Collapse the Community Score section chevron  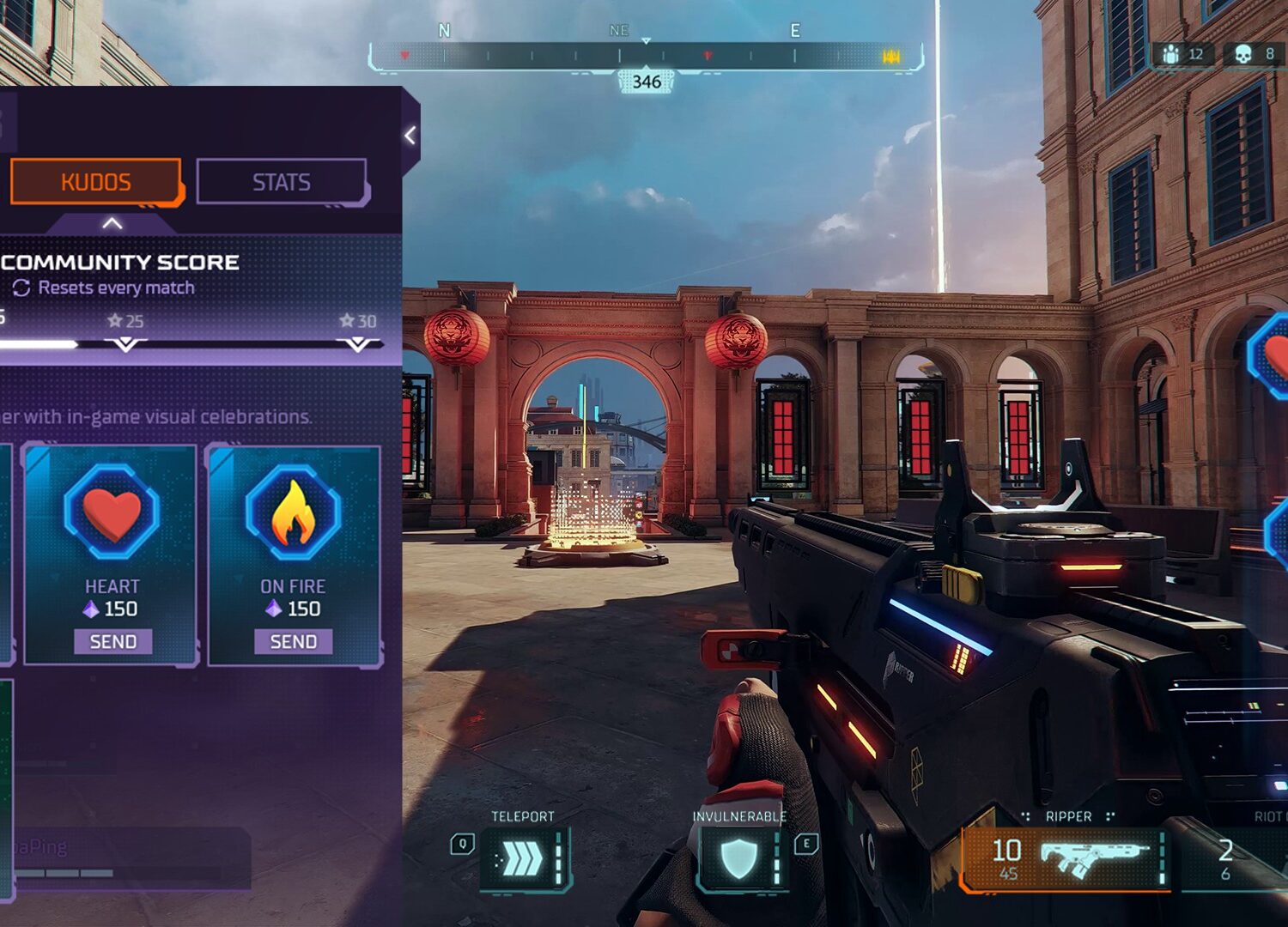[x=112, y=224]
